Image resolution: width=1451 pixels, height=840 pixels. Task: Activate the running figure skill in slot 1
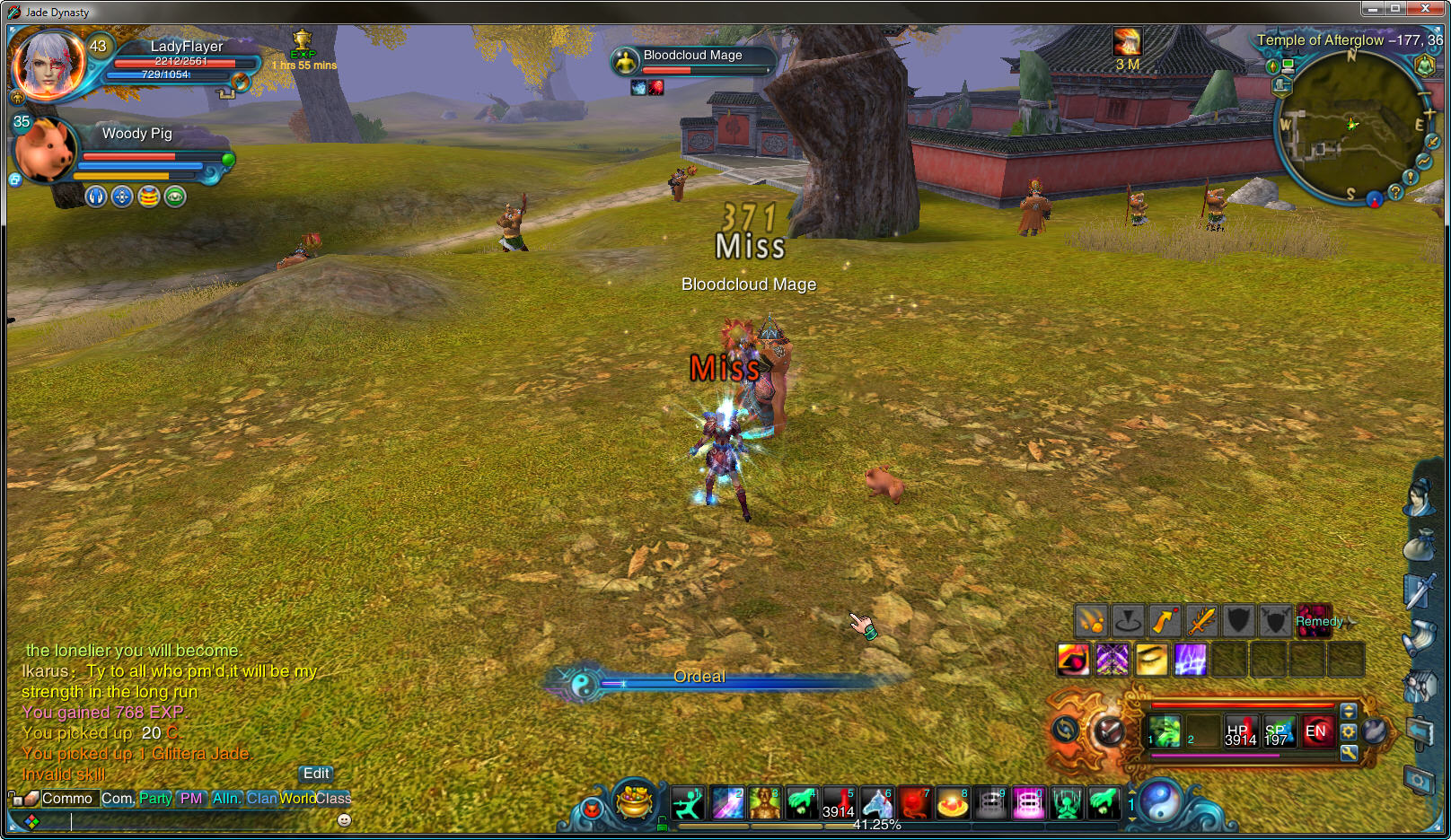[689, 803]
